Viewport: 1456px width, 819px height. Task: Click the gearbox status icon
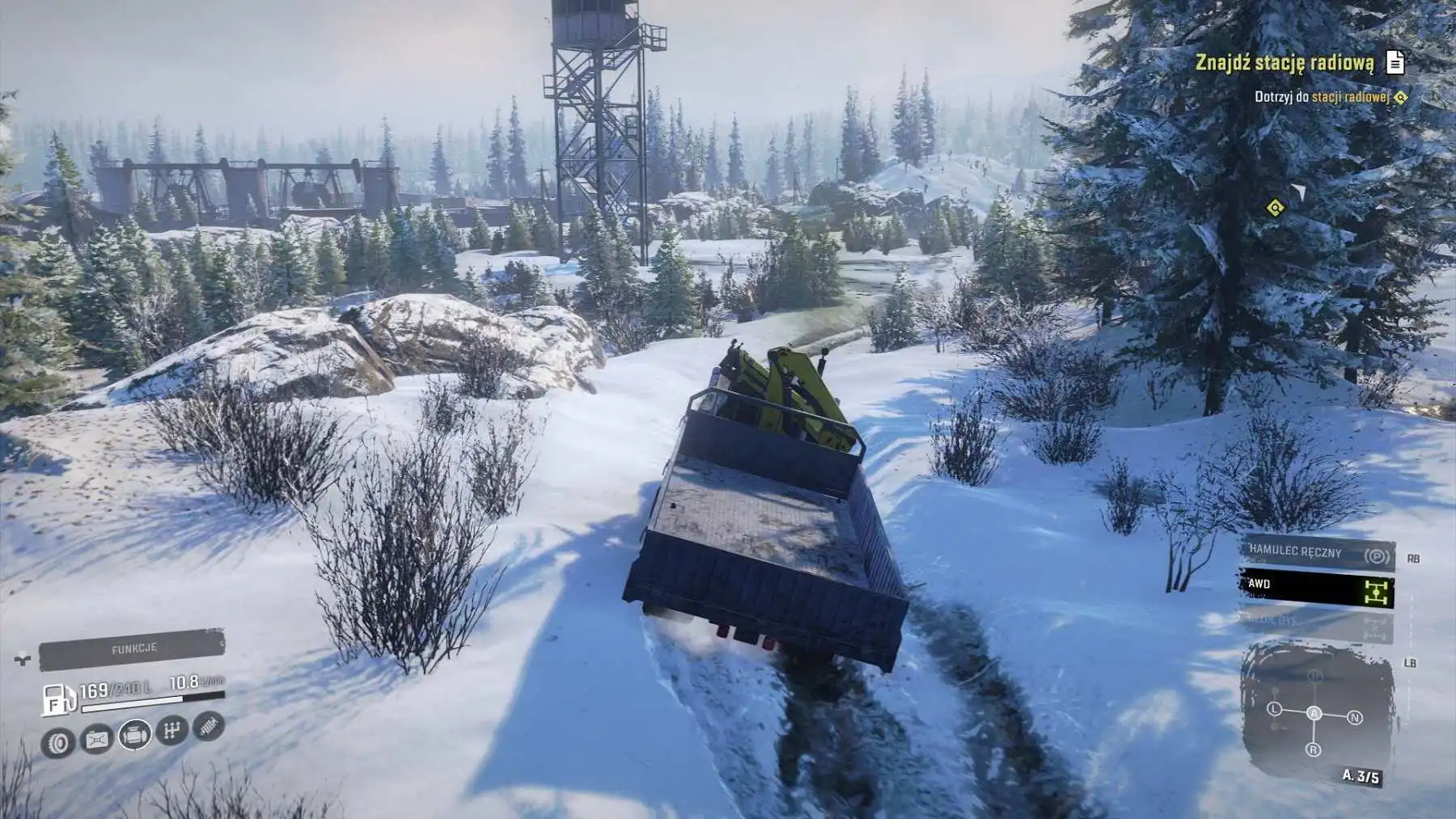click(171, 731)
